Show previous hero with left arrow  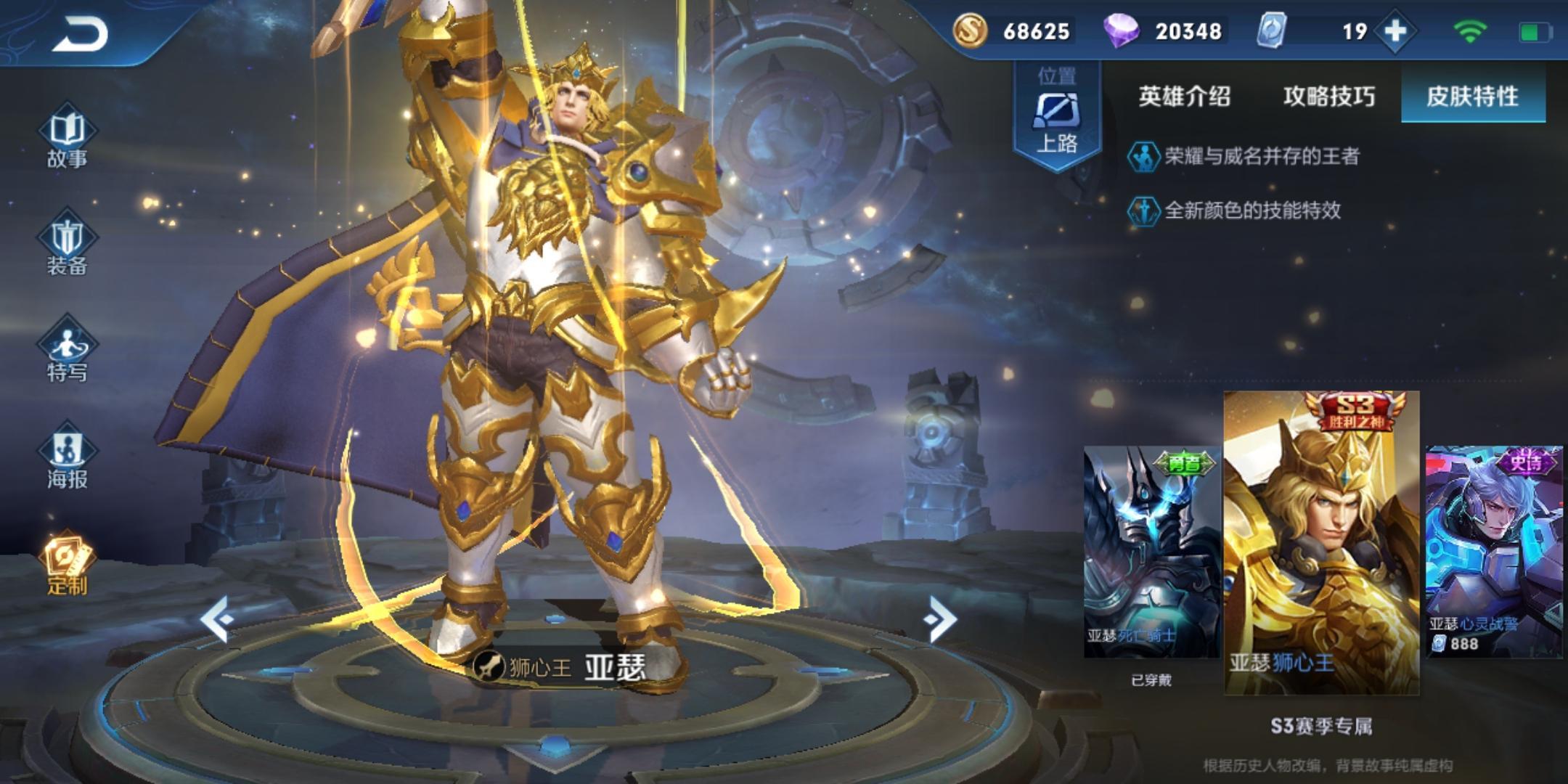pos(217,619)
